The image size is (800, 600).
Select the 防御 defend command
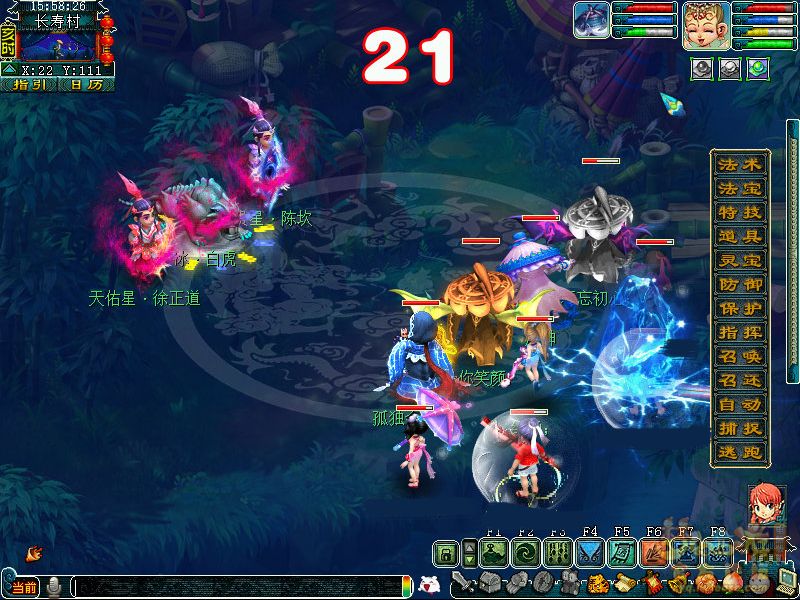[740, 285]
